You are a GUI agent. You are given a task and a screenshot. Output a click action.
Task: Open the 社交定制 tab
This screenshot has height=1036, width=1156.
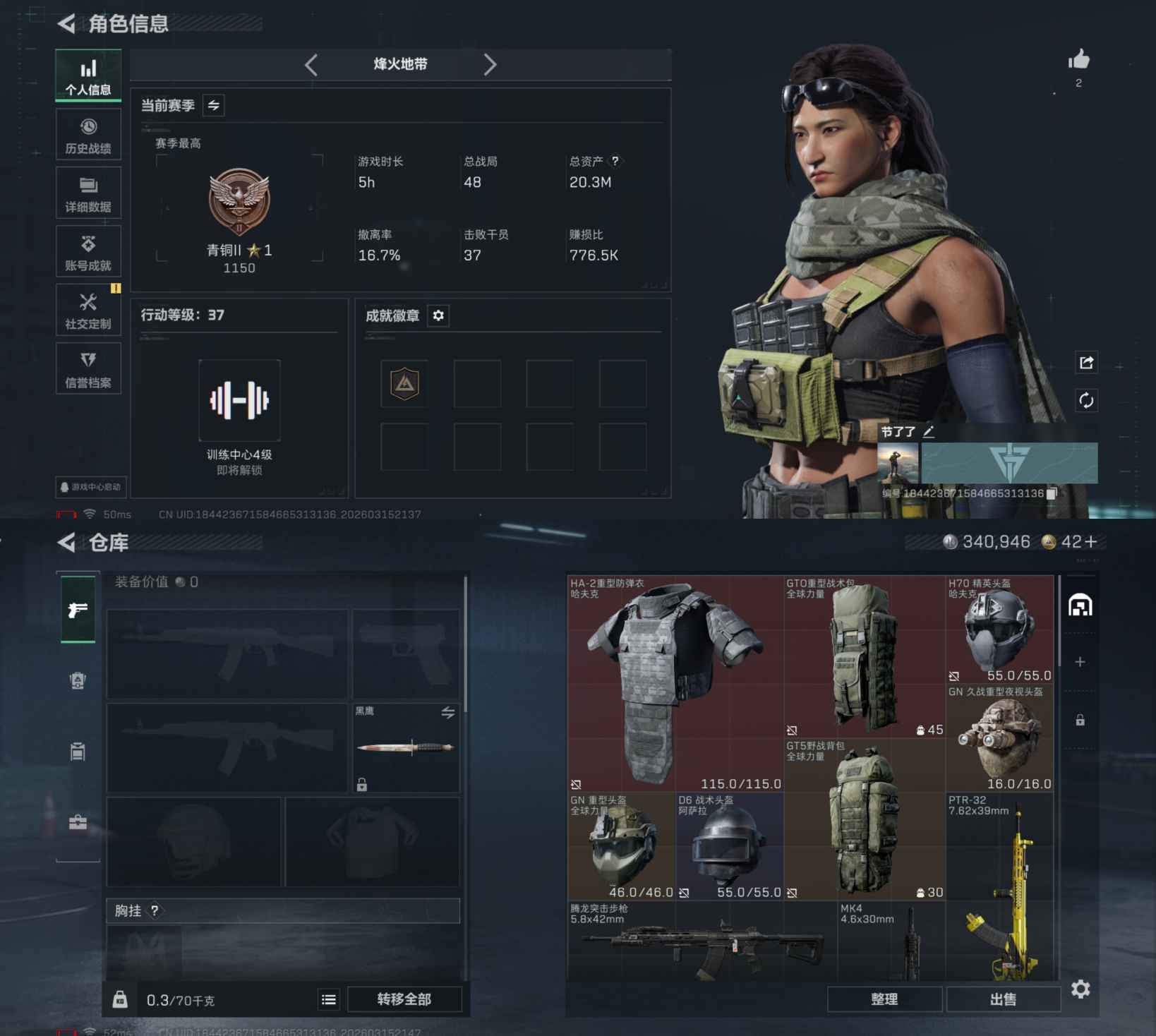88,311
